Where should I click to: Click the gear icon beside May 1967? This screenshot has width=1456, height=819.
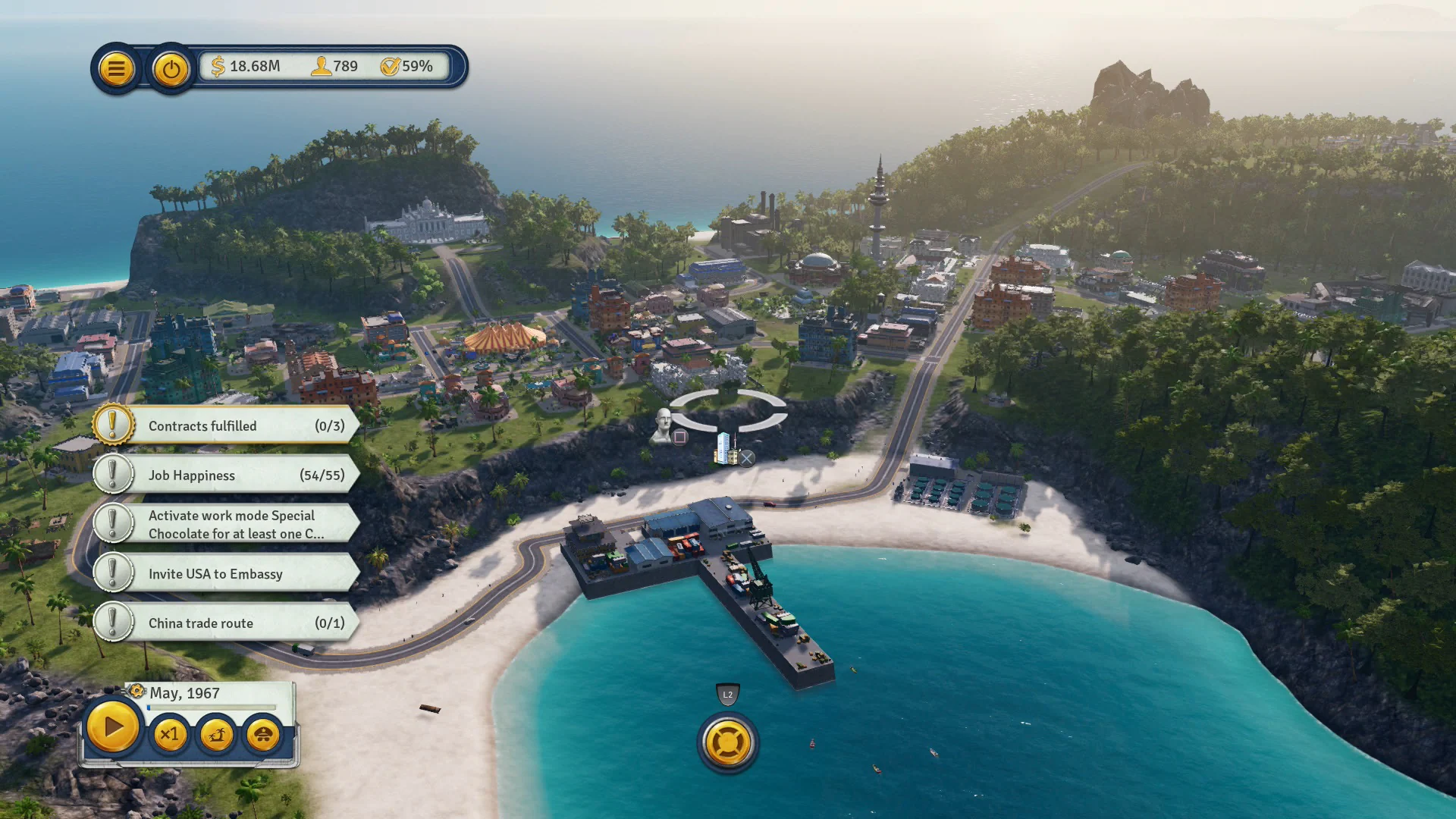(136, 692)
